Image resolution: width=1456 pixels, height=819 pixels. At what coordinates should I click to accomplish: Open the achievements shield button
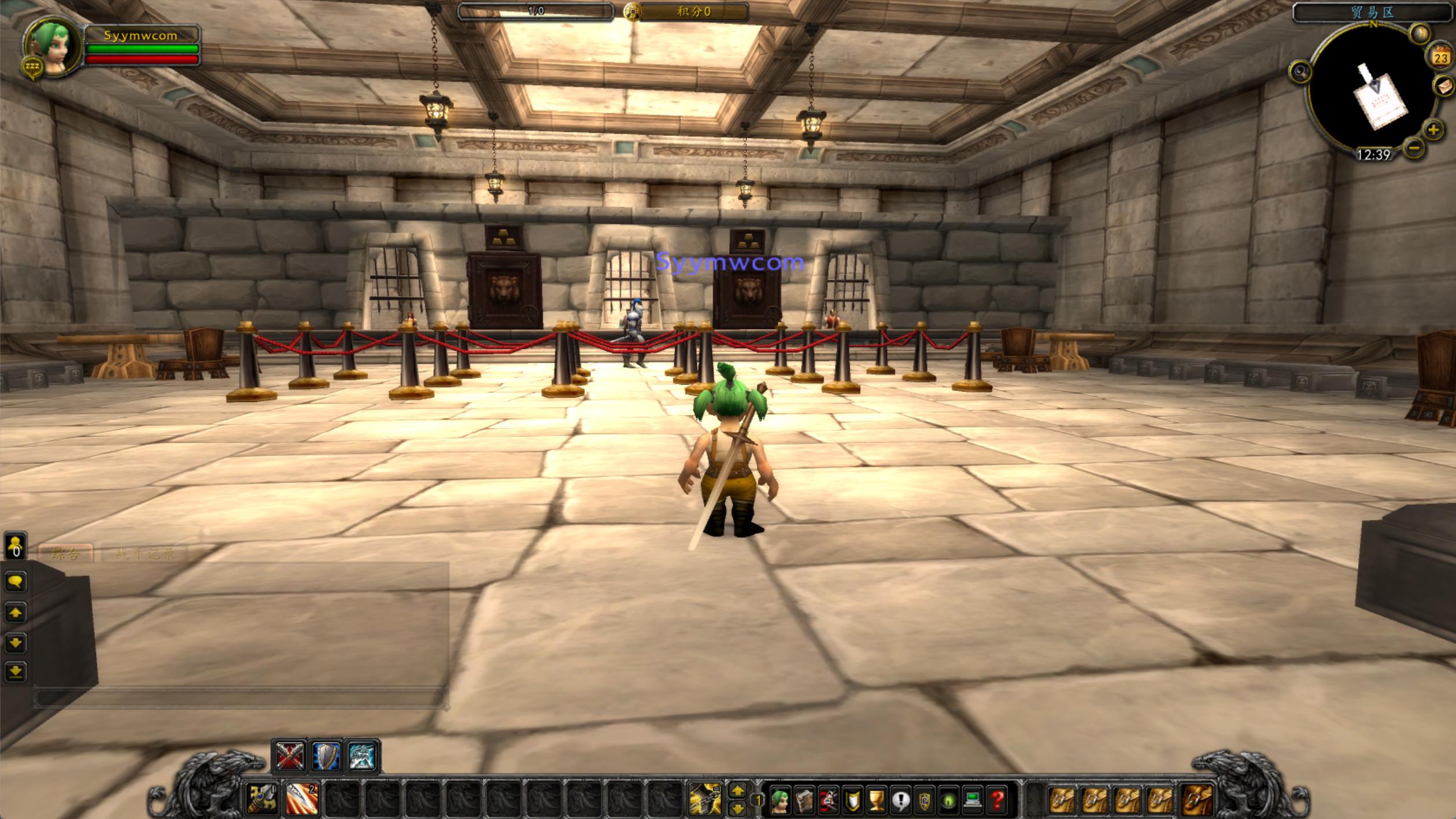click(x=852, y=800)
